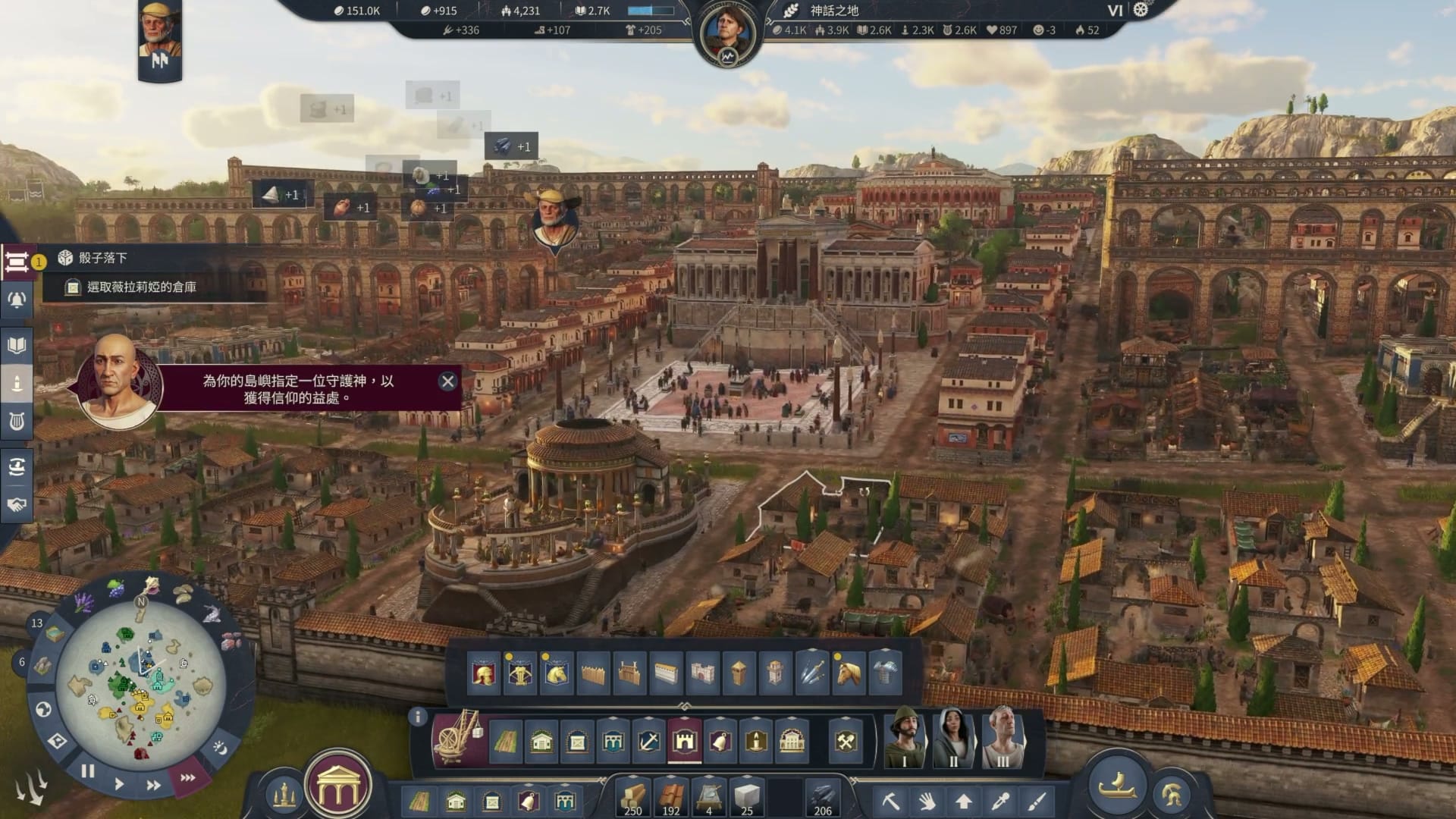1456x819 pixels.
Task: Set game speed to triple fast-forward
Action: (187, 777)
